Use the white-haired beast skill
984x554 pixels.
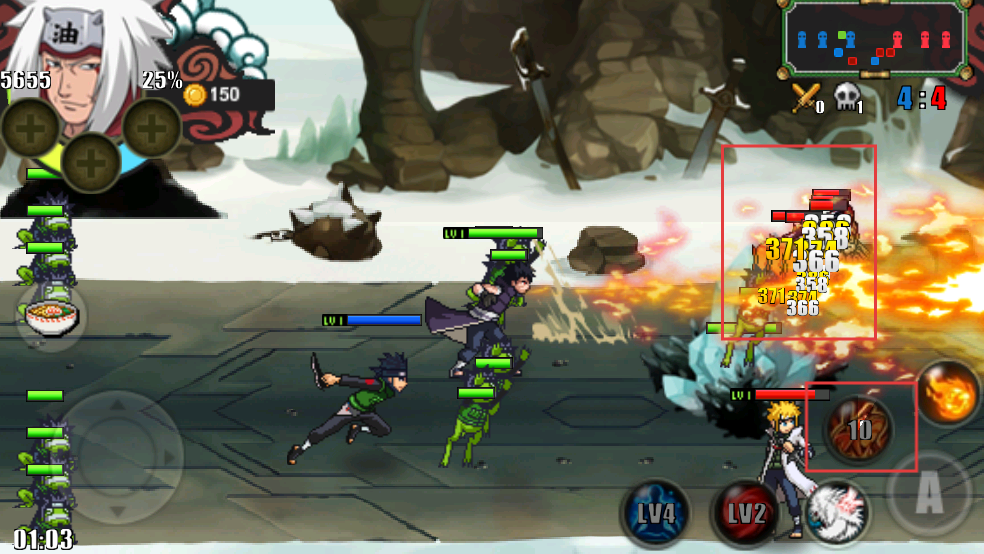click(836, 512)
